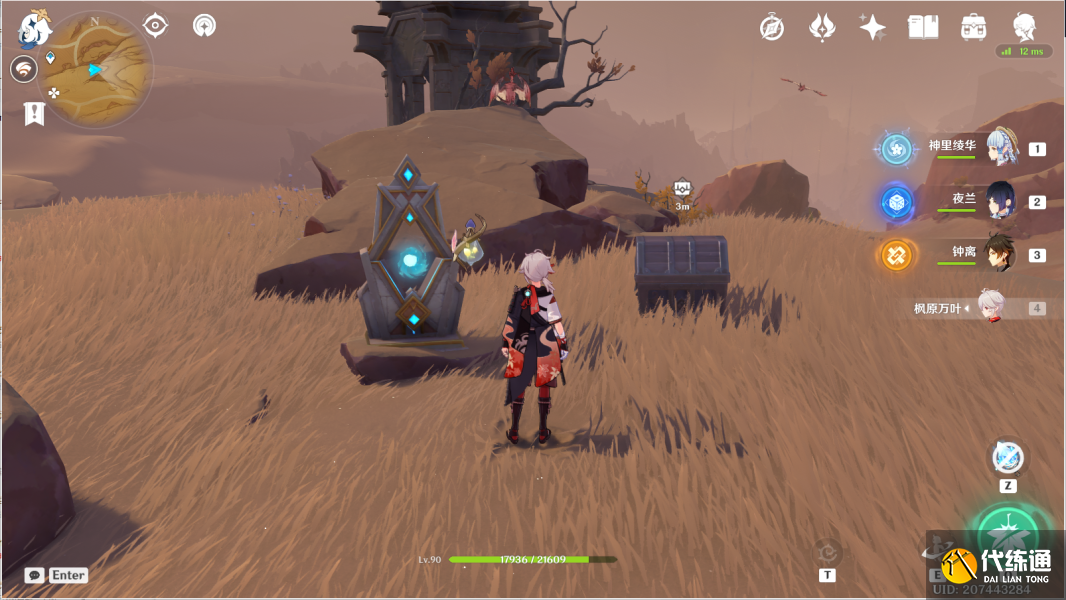Open the backpack inventory

coord(972,28)
